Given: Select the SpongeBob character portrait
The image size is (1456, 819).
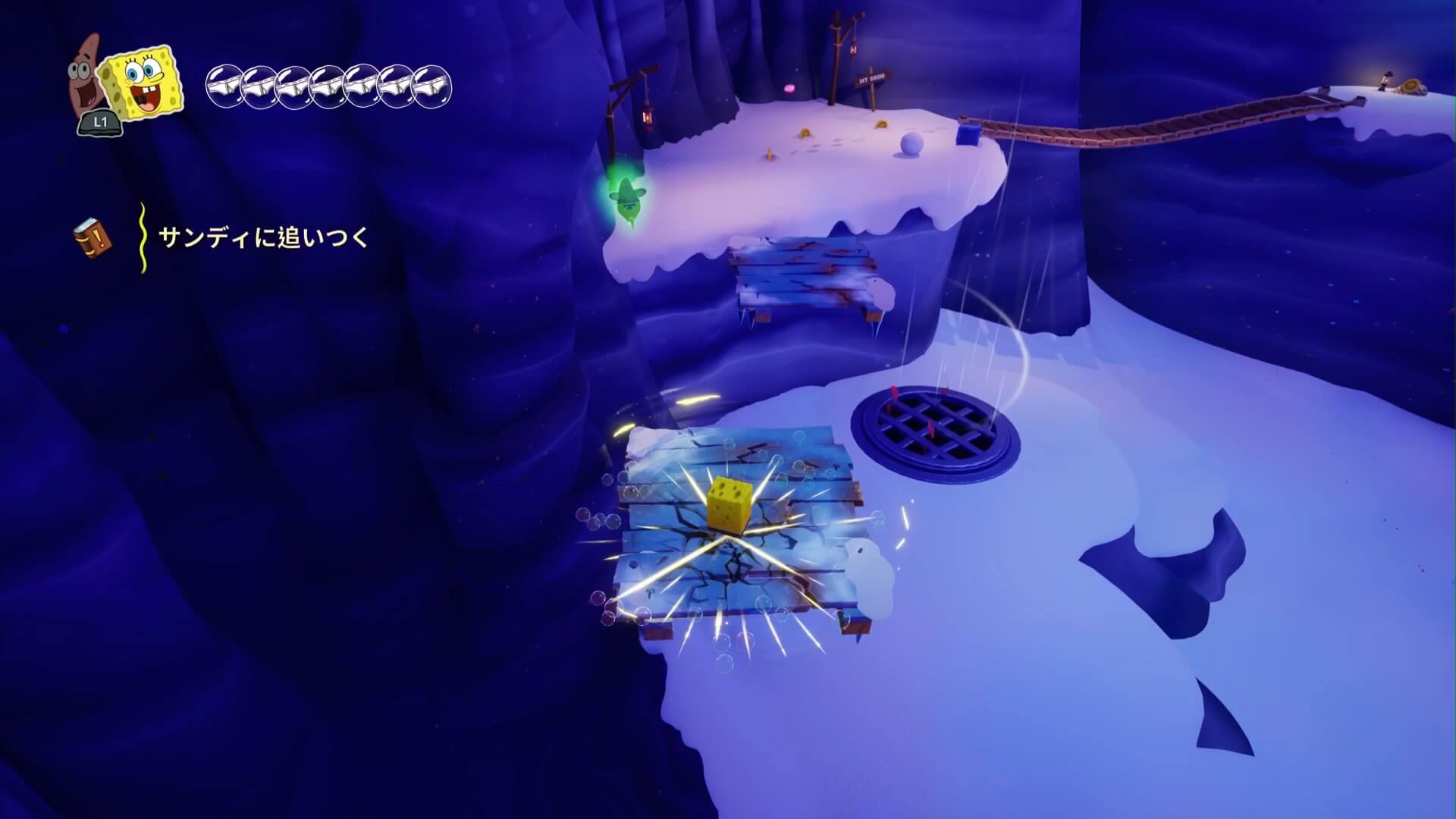Looking at the screenshot, I should tap(143, 83).
